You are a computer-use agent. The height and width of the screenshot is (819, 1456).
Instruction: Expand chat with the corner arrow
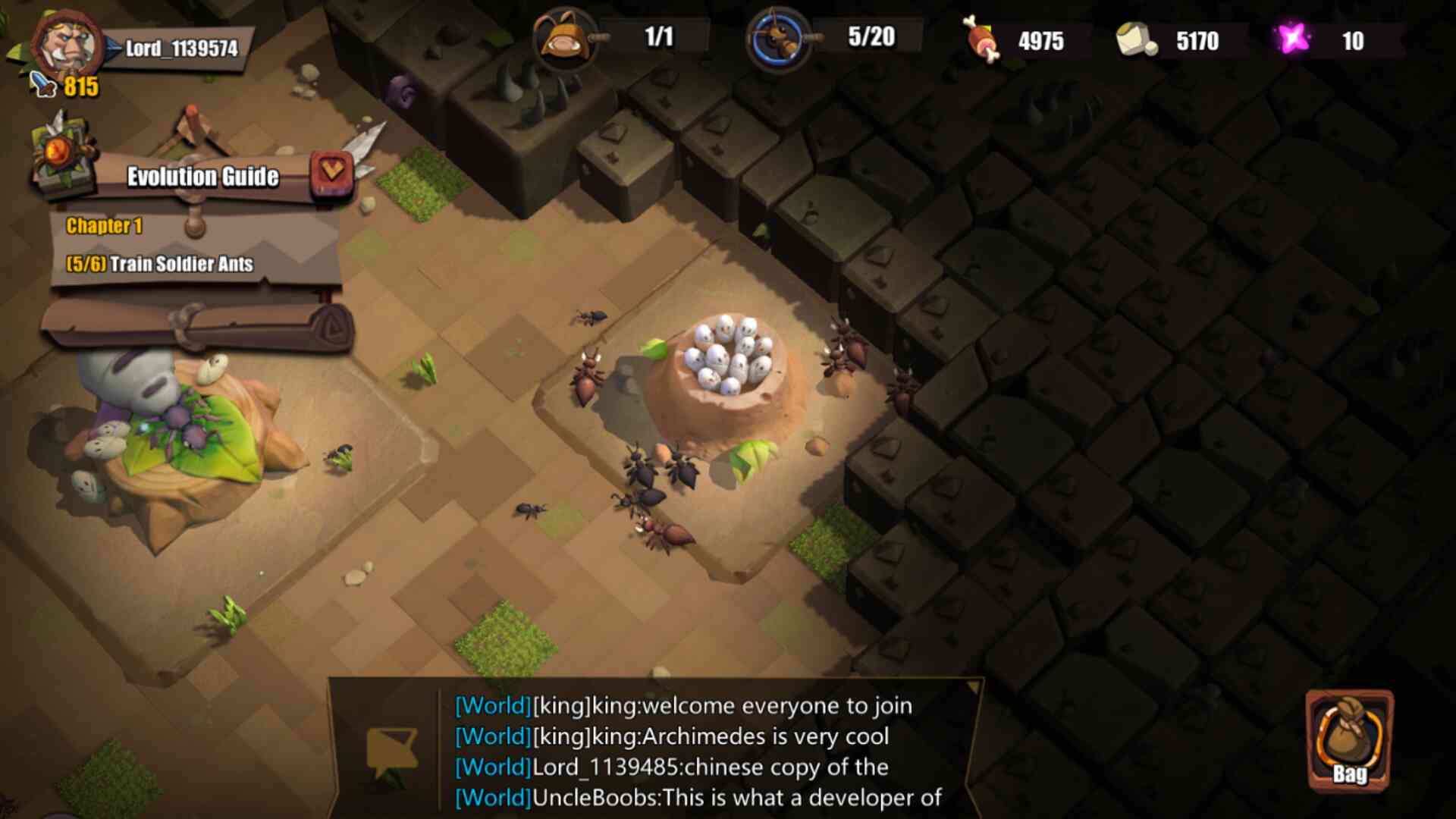coord(971,687)
